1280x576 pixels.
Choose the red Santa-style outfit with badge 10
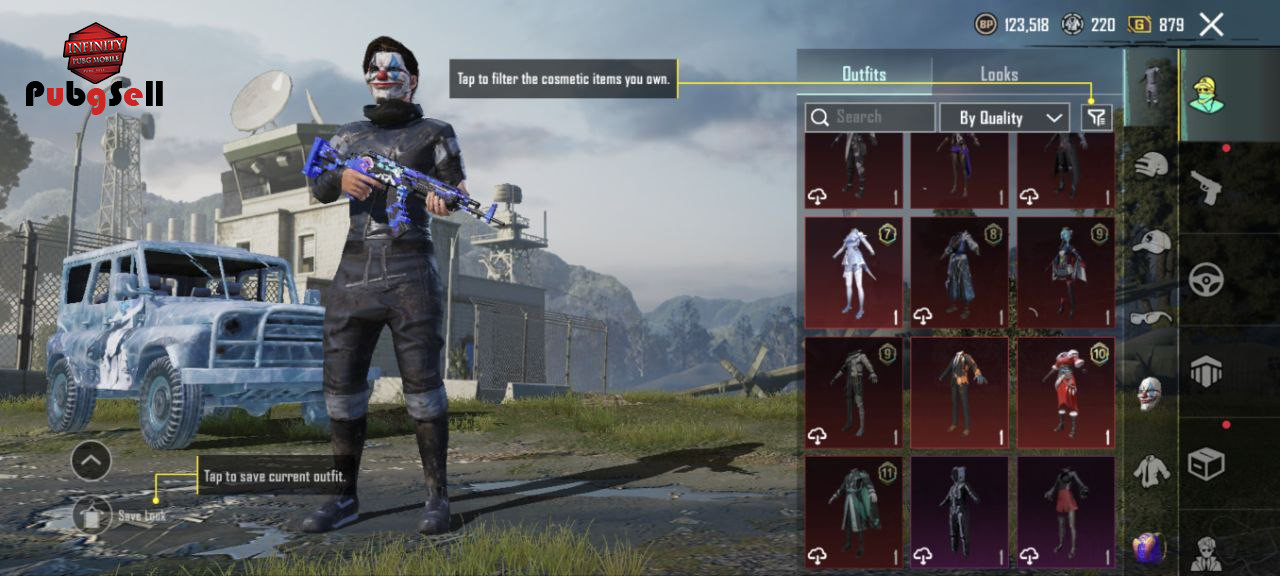(1066, 392)
